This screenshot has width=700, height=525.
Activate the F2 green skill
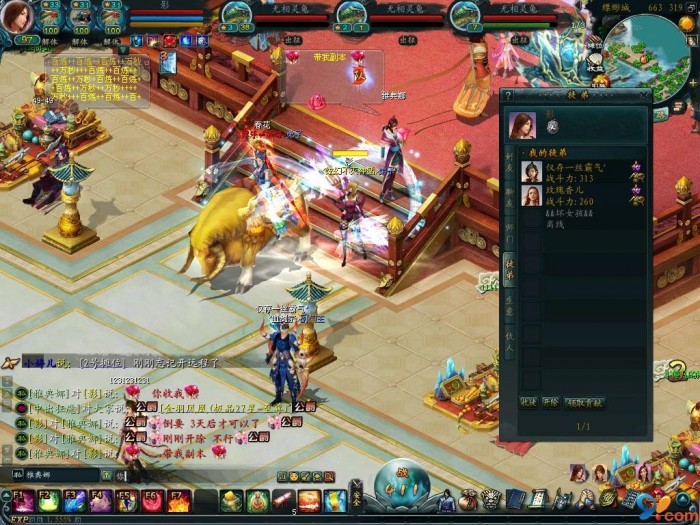[49, 500]
